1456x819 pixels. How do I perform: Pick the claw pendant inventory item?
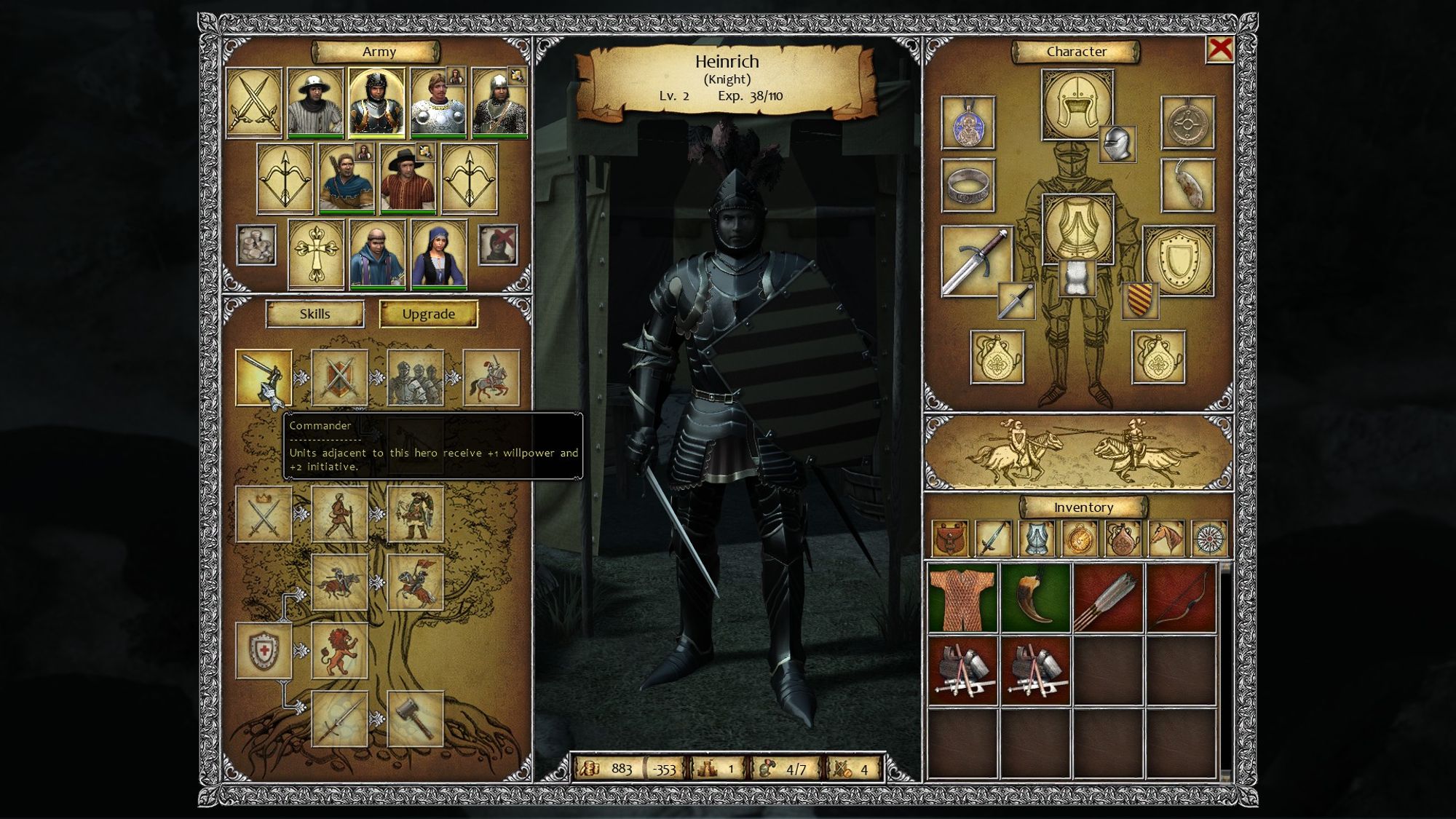(x=1035, y=598)
